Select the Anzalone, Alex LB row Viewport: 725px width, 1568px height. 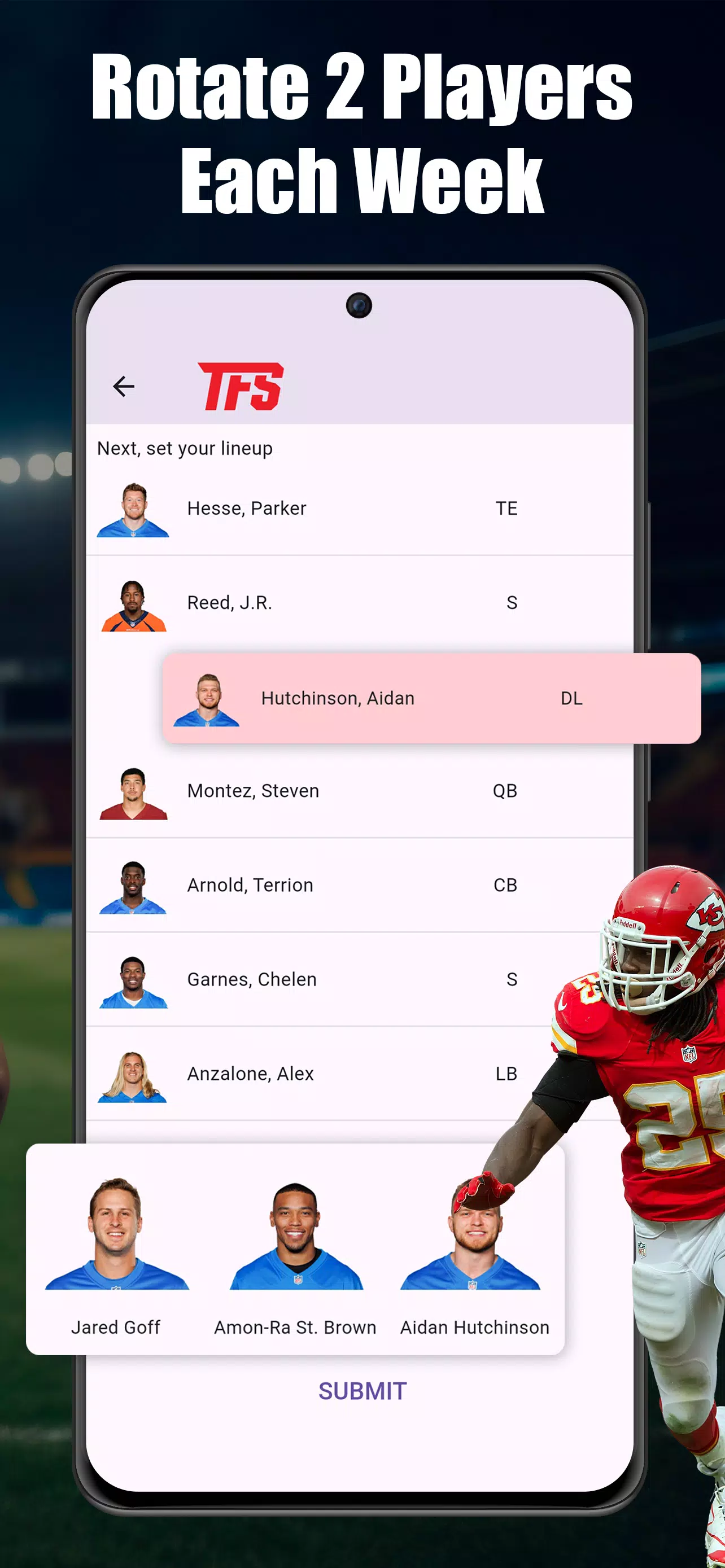point(361,1074)
